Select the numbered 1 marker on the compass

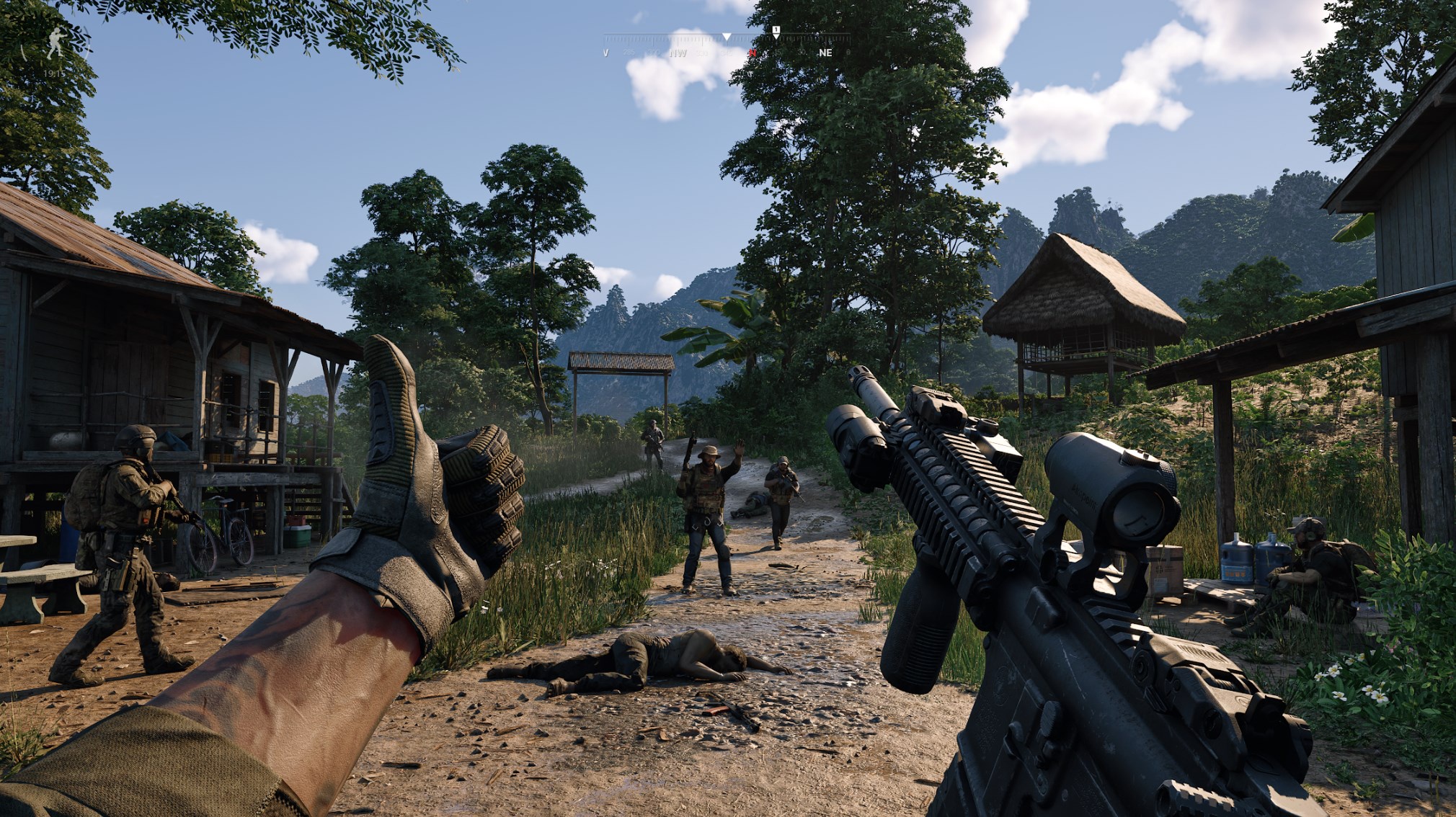pyautogui.click(x=776, y=30)
